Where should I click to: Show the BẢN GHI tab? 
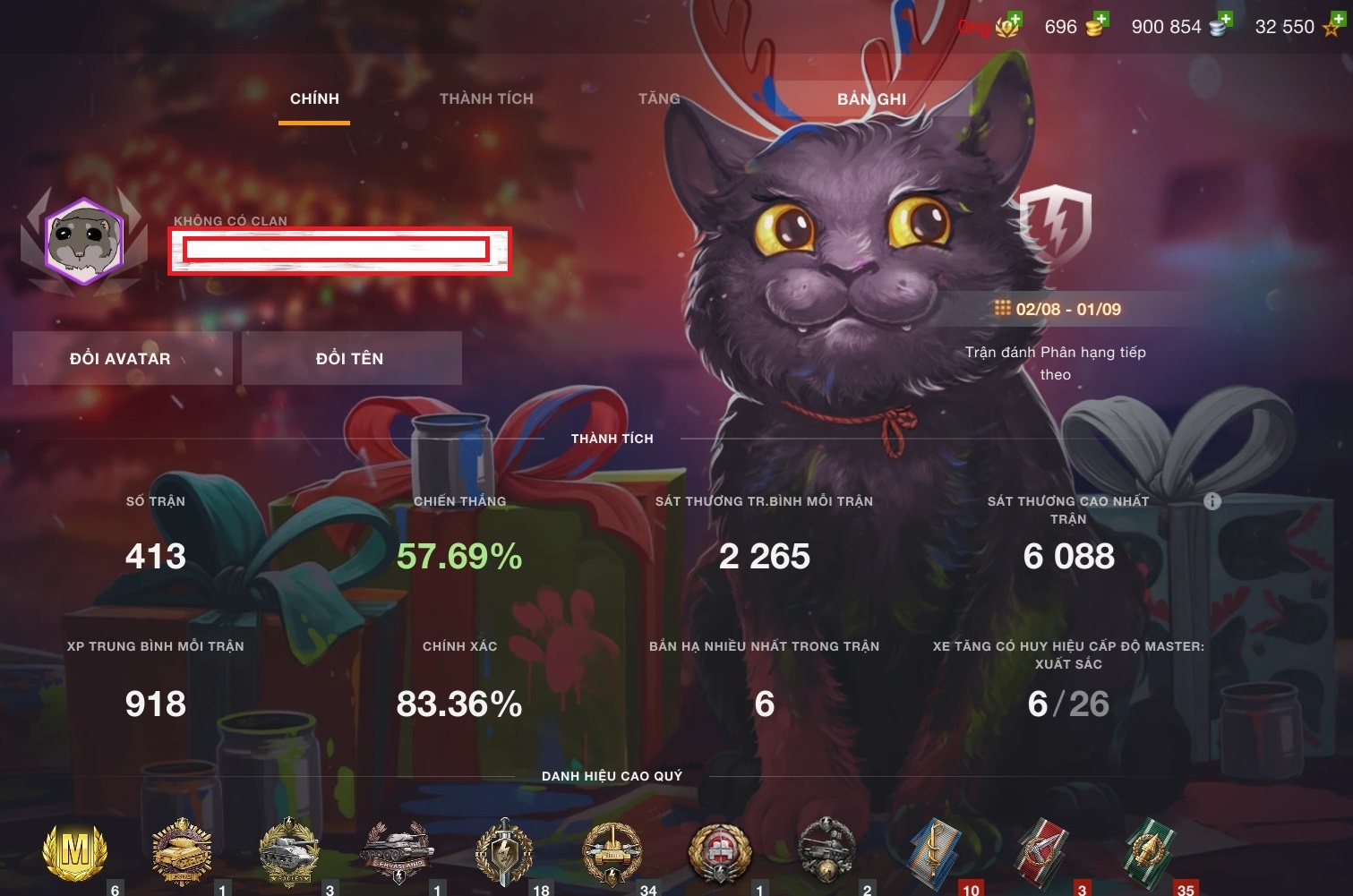click(x=871, y=98)
